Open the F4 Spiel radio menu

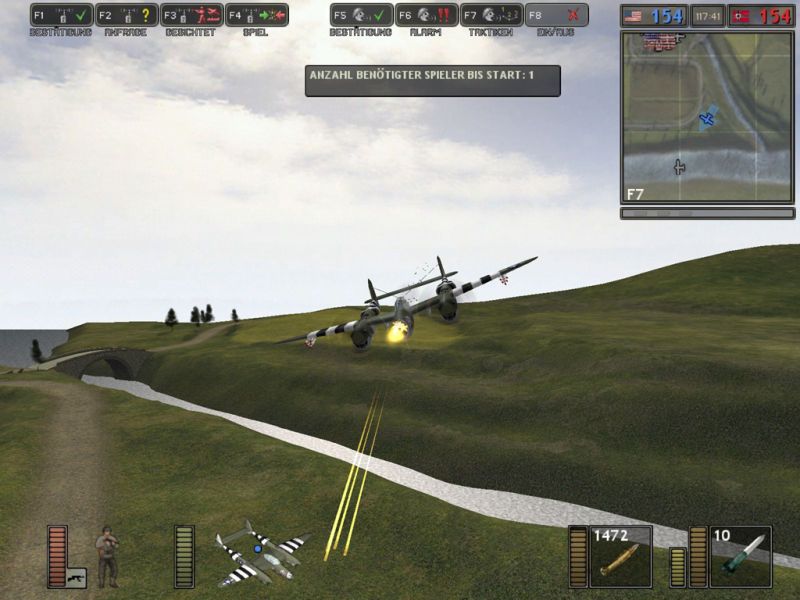click(257, 15)
